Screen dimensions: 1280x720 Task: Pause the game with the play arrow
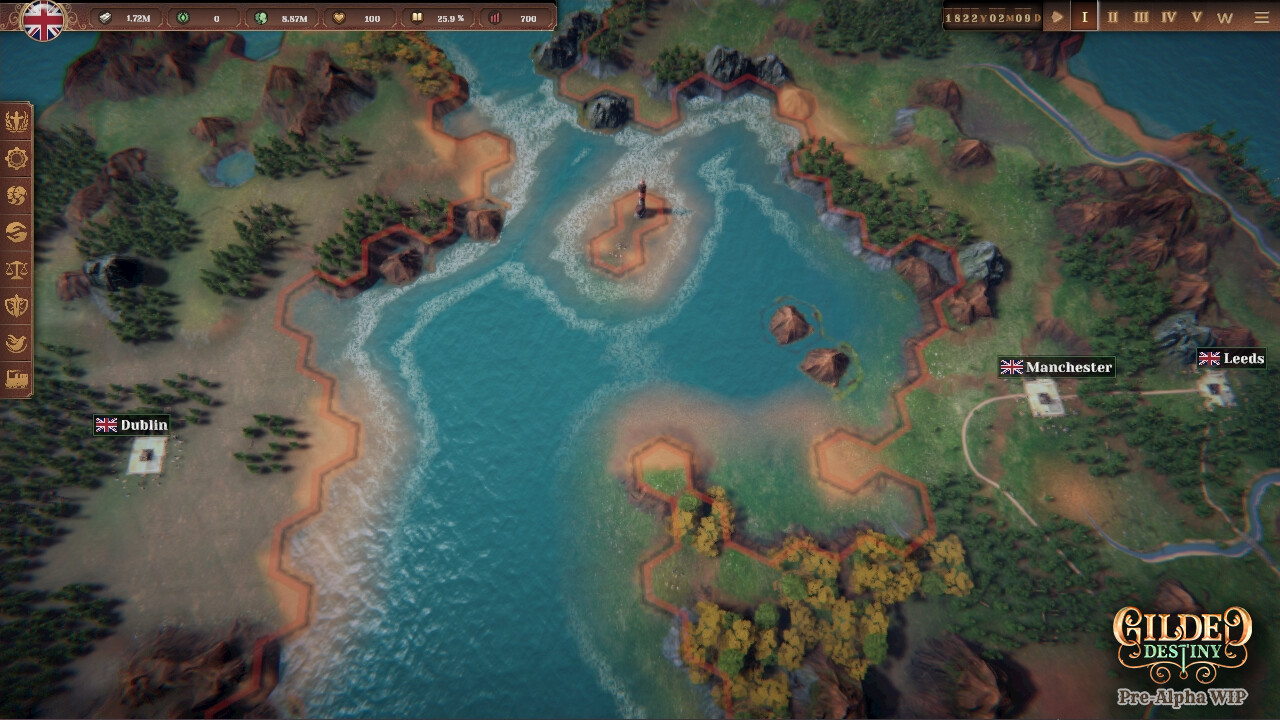pyautogui.click(x=1058, y=17)
